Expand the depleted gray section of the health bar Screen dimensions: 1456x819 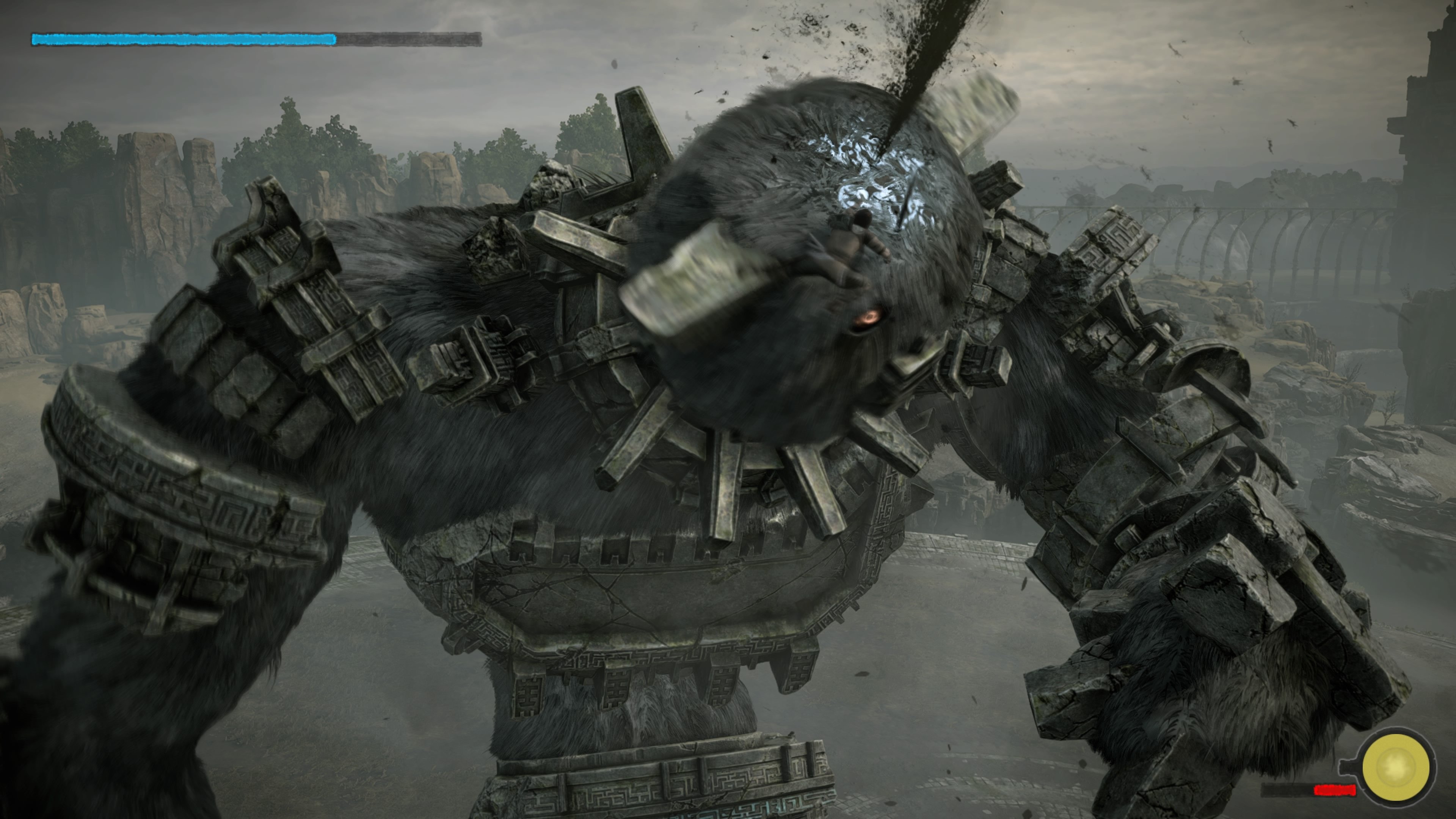coord(407,39)
